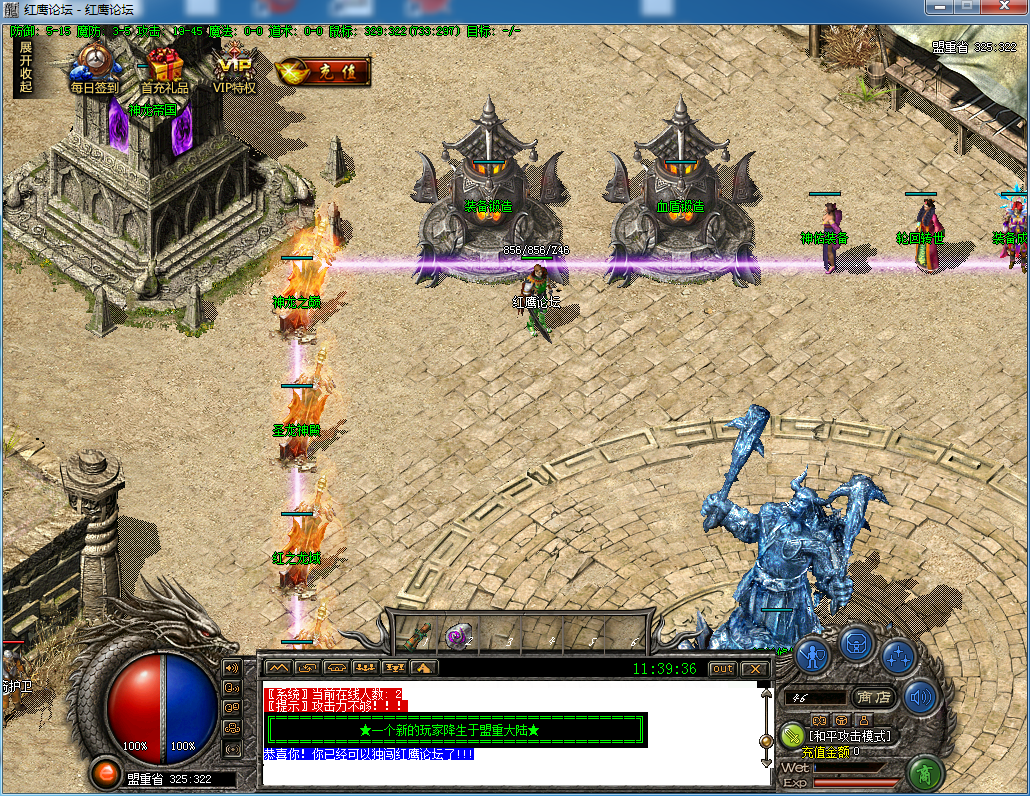
Task: Open the bag inventory round button
Action: 857,642
